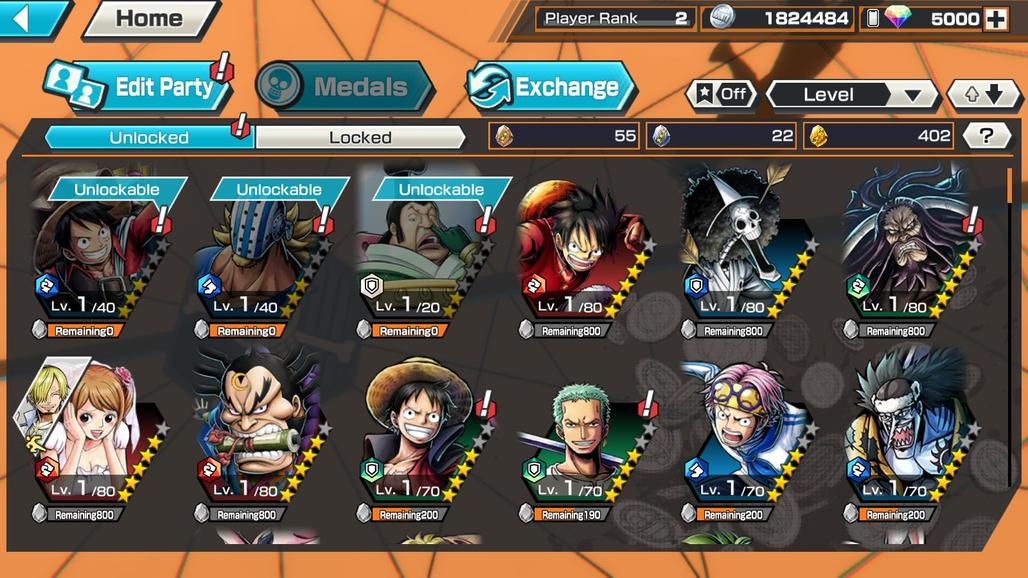Image resolution: width=1028 pixels, height=578 pixels.
Task: Open the Medals section
Action: (x=345, y=87)
